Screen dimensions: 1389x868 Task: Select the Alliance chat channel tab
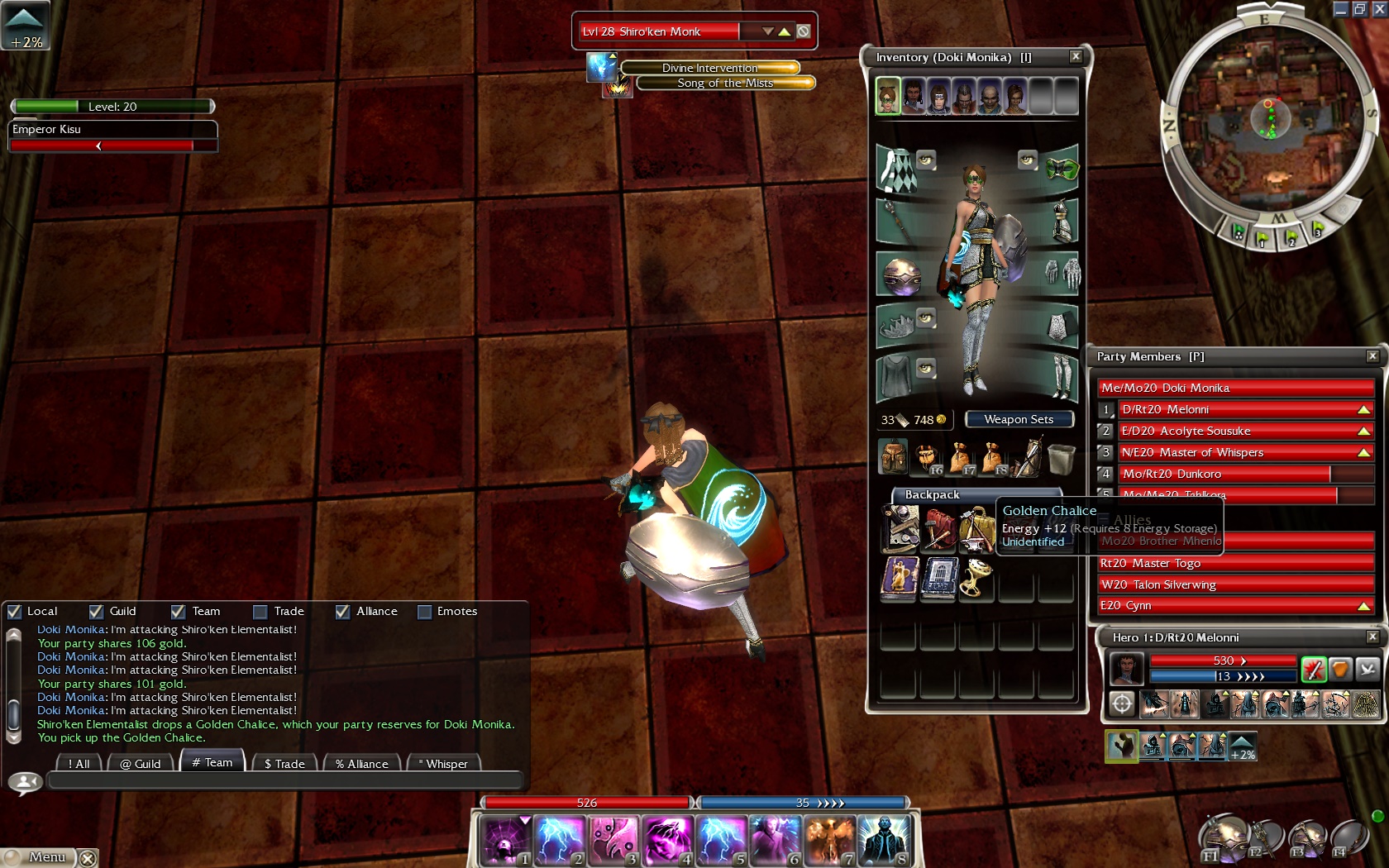[x=361, y=764]
